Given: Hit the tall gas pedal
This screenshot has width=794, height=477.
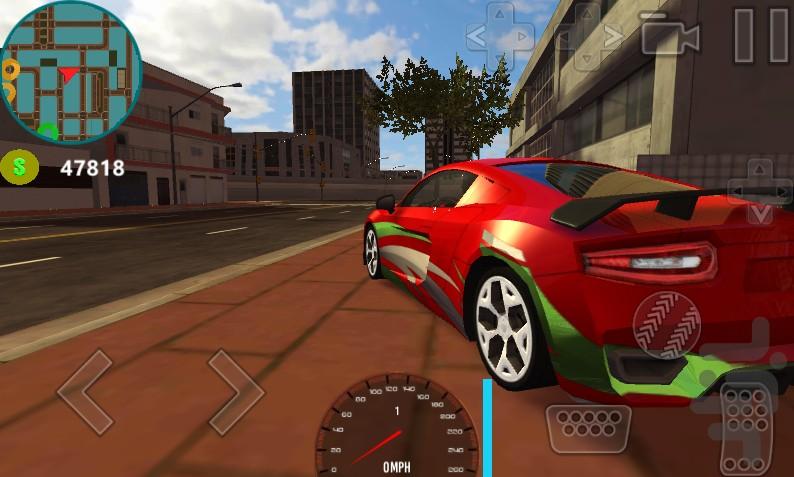Looking at the screenshot, I should tap(748, 427).
